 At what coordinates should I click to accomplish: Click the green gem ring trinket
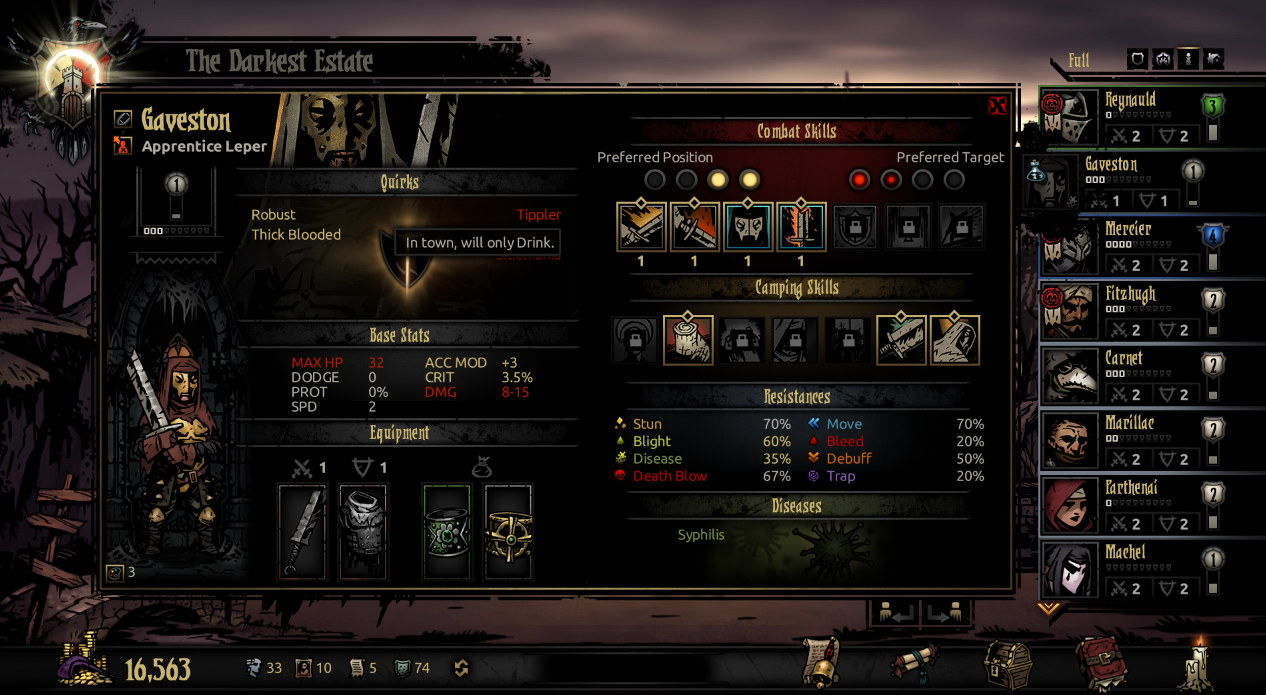coord(447,531)
